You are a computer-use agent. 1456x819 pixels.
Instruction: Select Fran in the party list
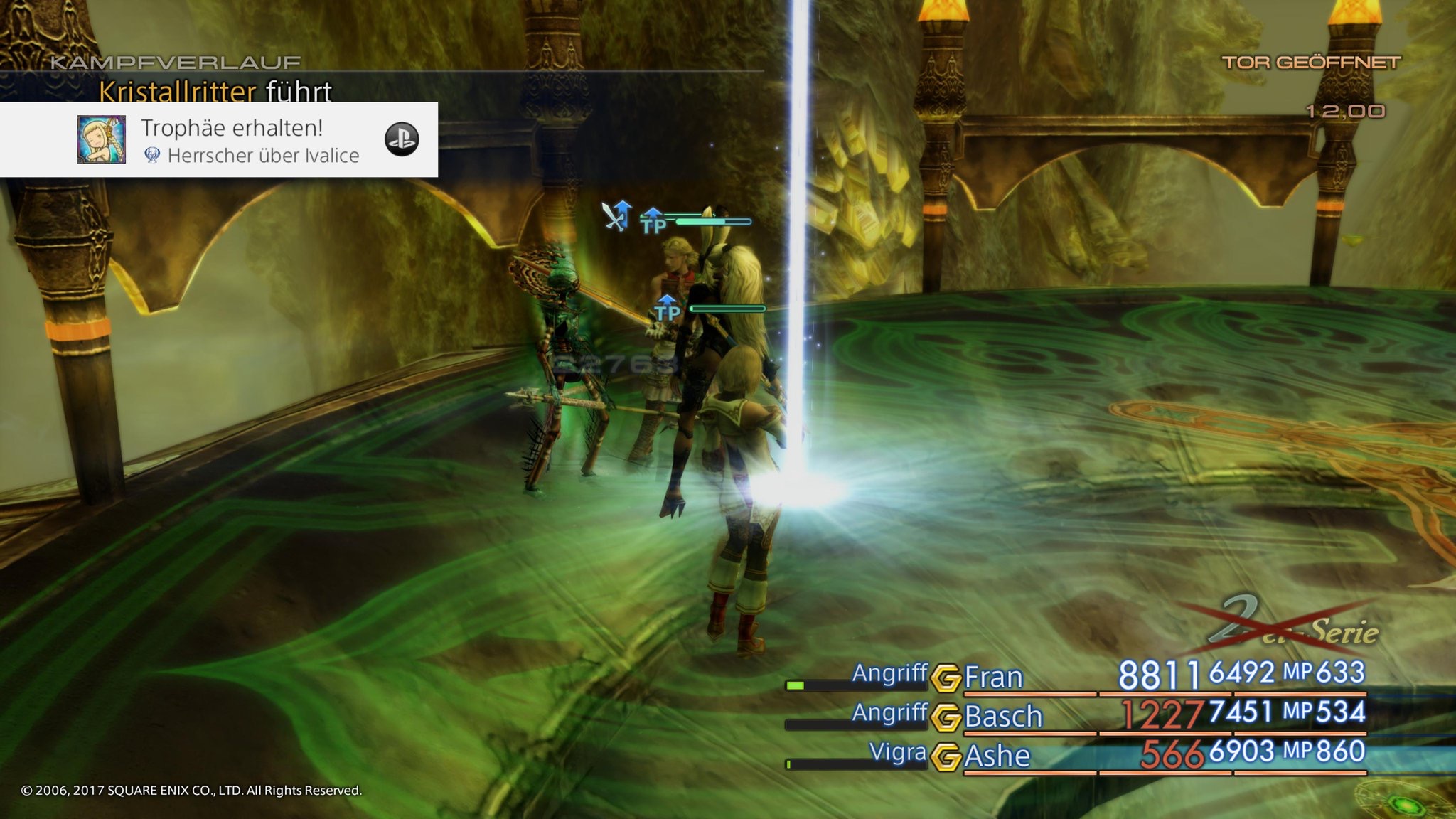(993, 677)
